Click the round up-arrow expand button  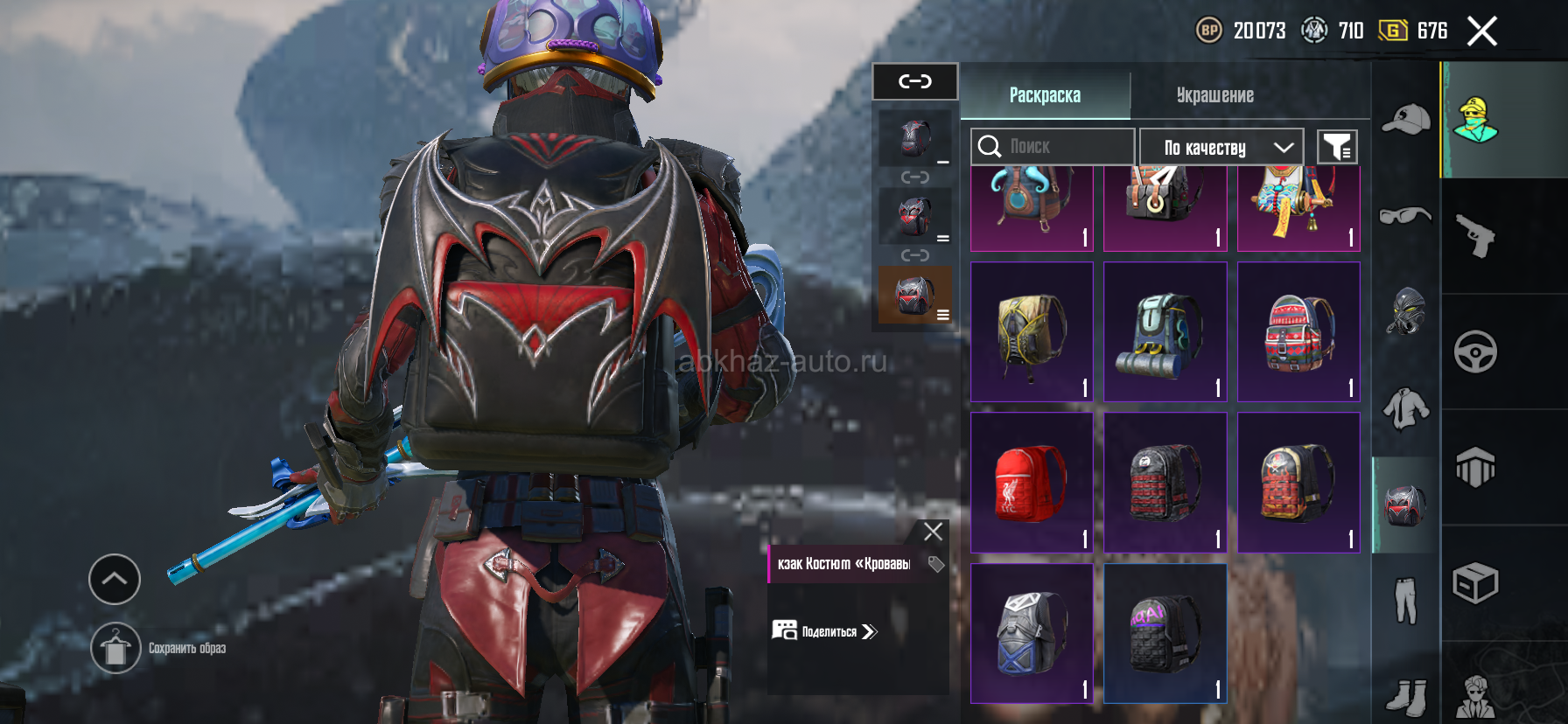[115, 579]
